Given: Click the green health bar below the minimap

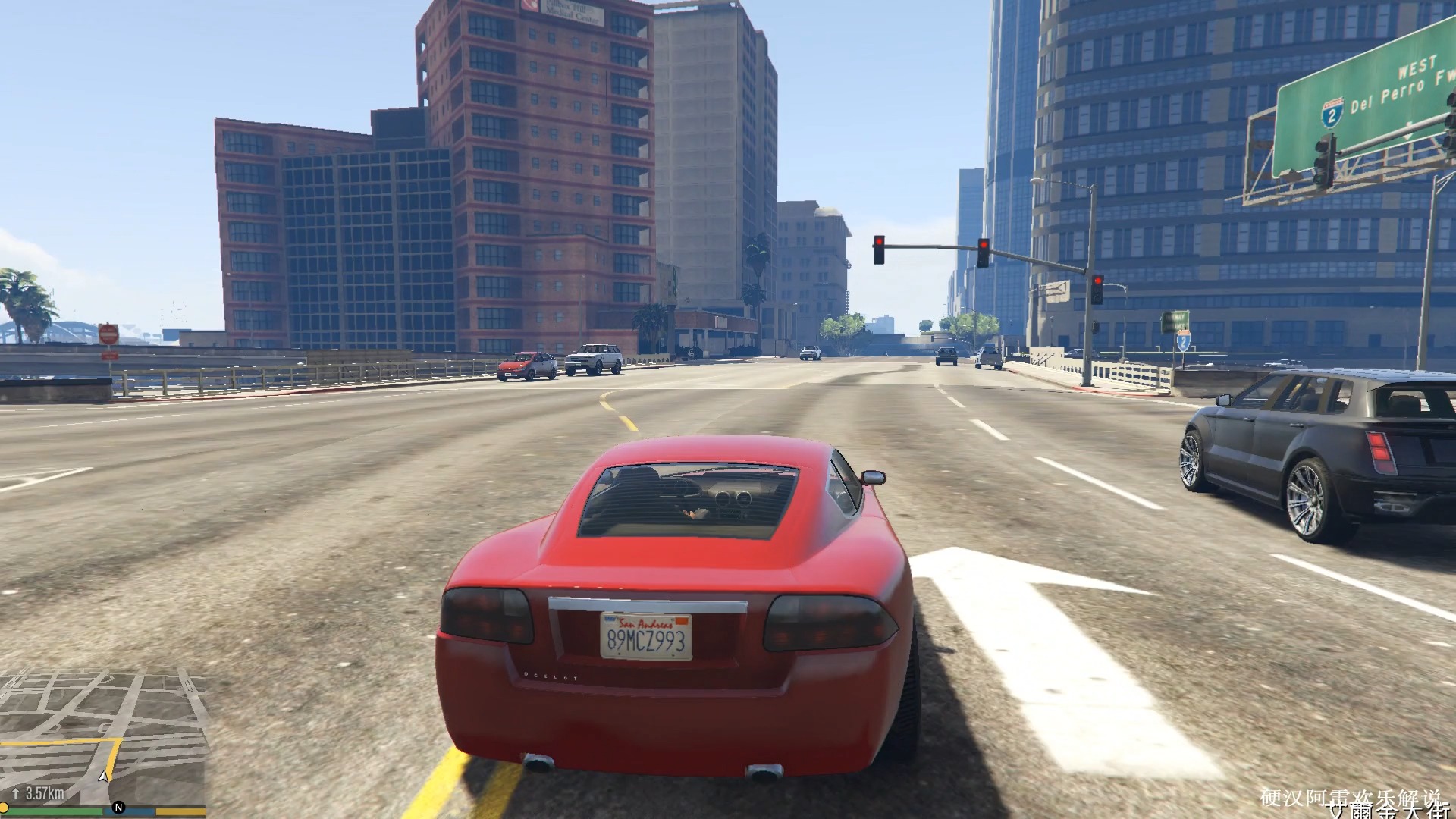Looking at the screenshot, I should (x=56, y=811).
